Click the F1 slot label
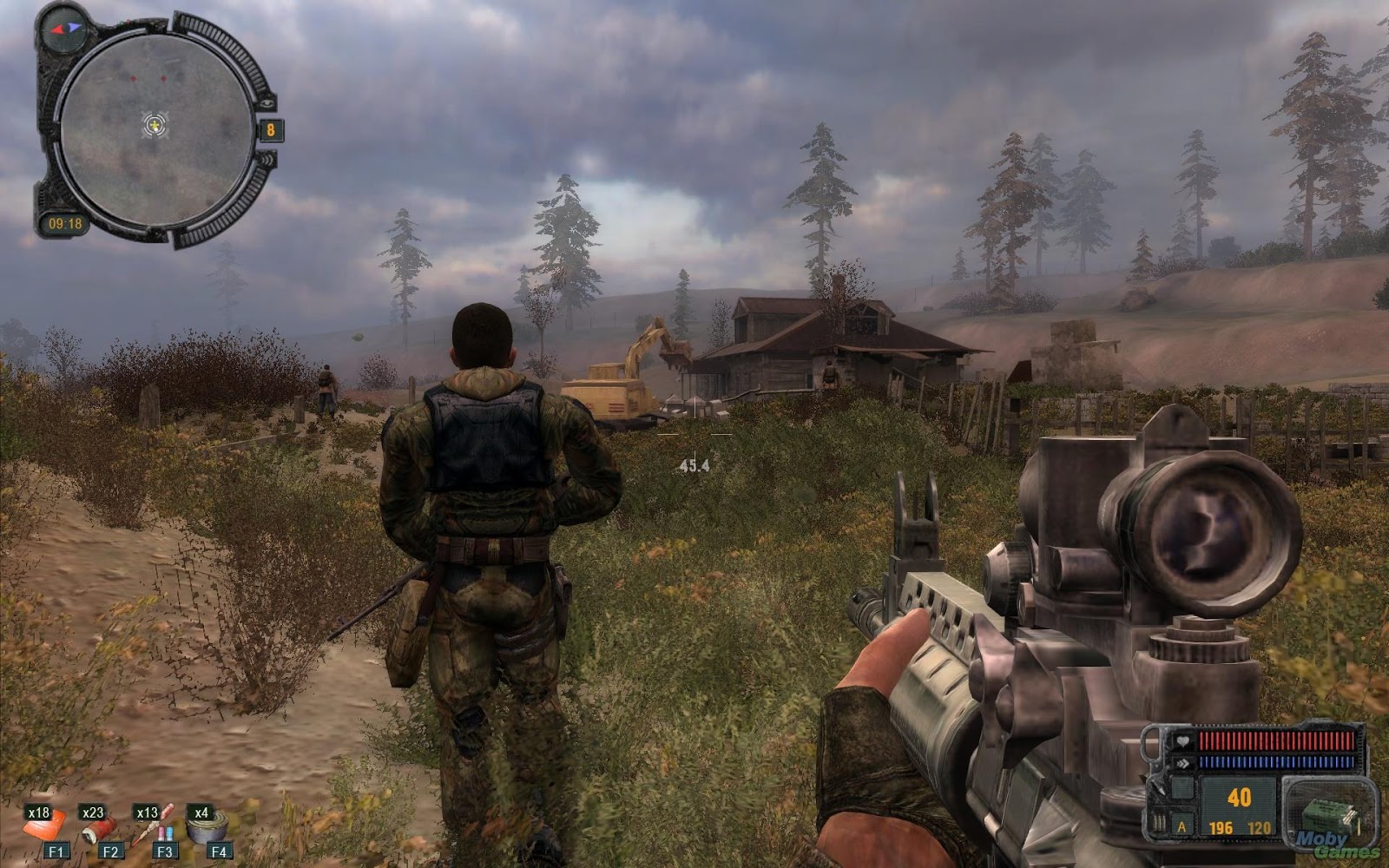The height and width of the screenshot is (868, 1389). point(56,850)
